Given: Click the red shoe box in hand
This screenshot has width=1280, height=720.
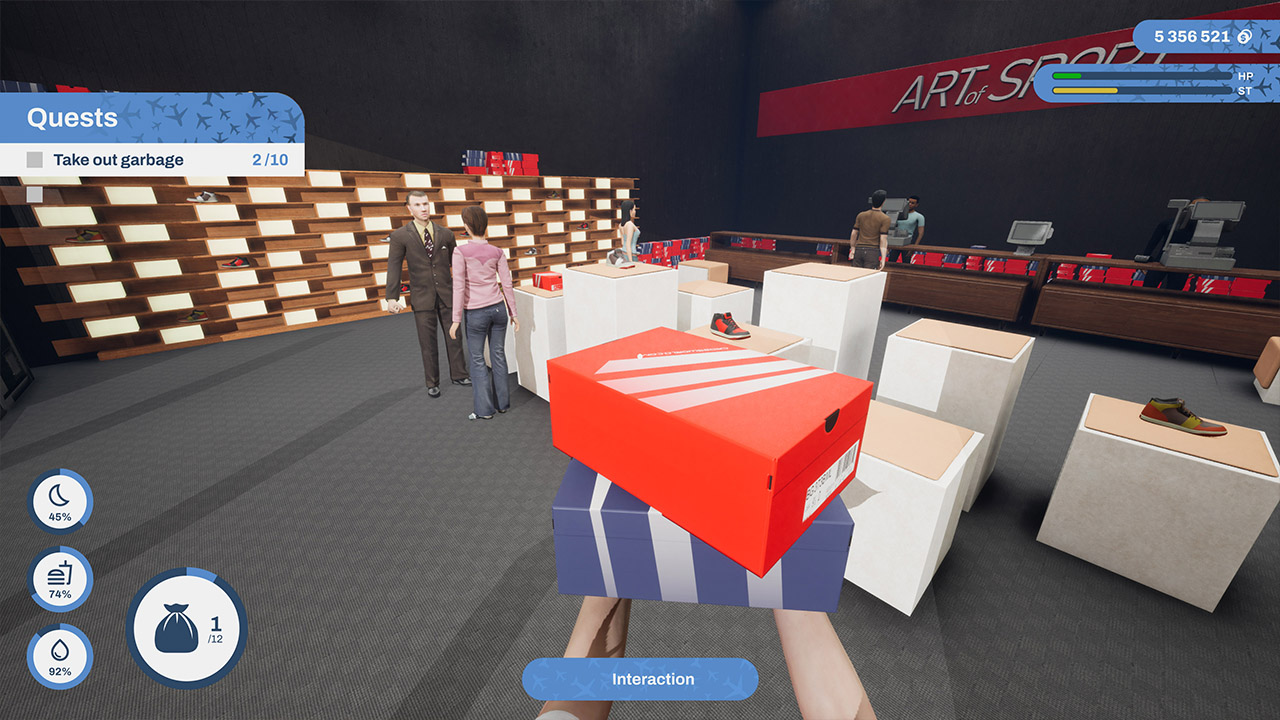Looking at the screenshot, I should [x=690, y=430].
